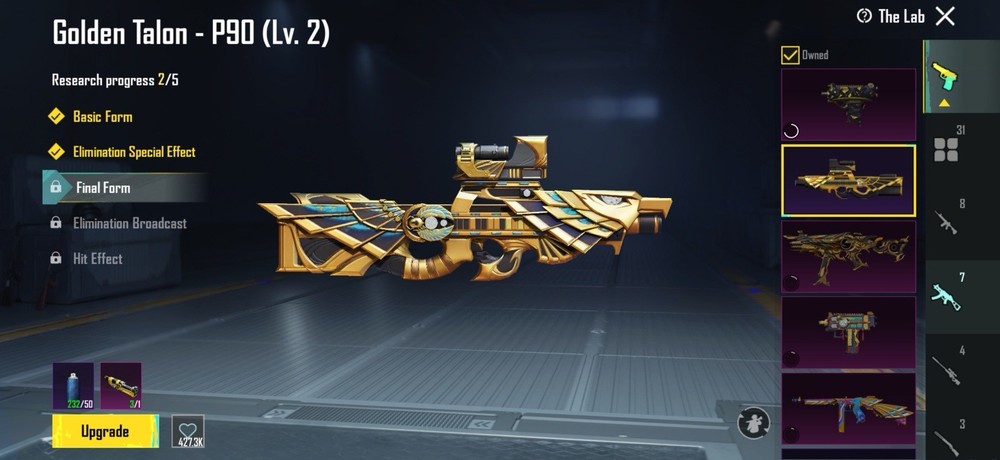Open the assault rifle tab showing 8

(x=946, y=219)
